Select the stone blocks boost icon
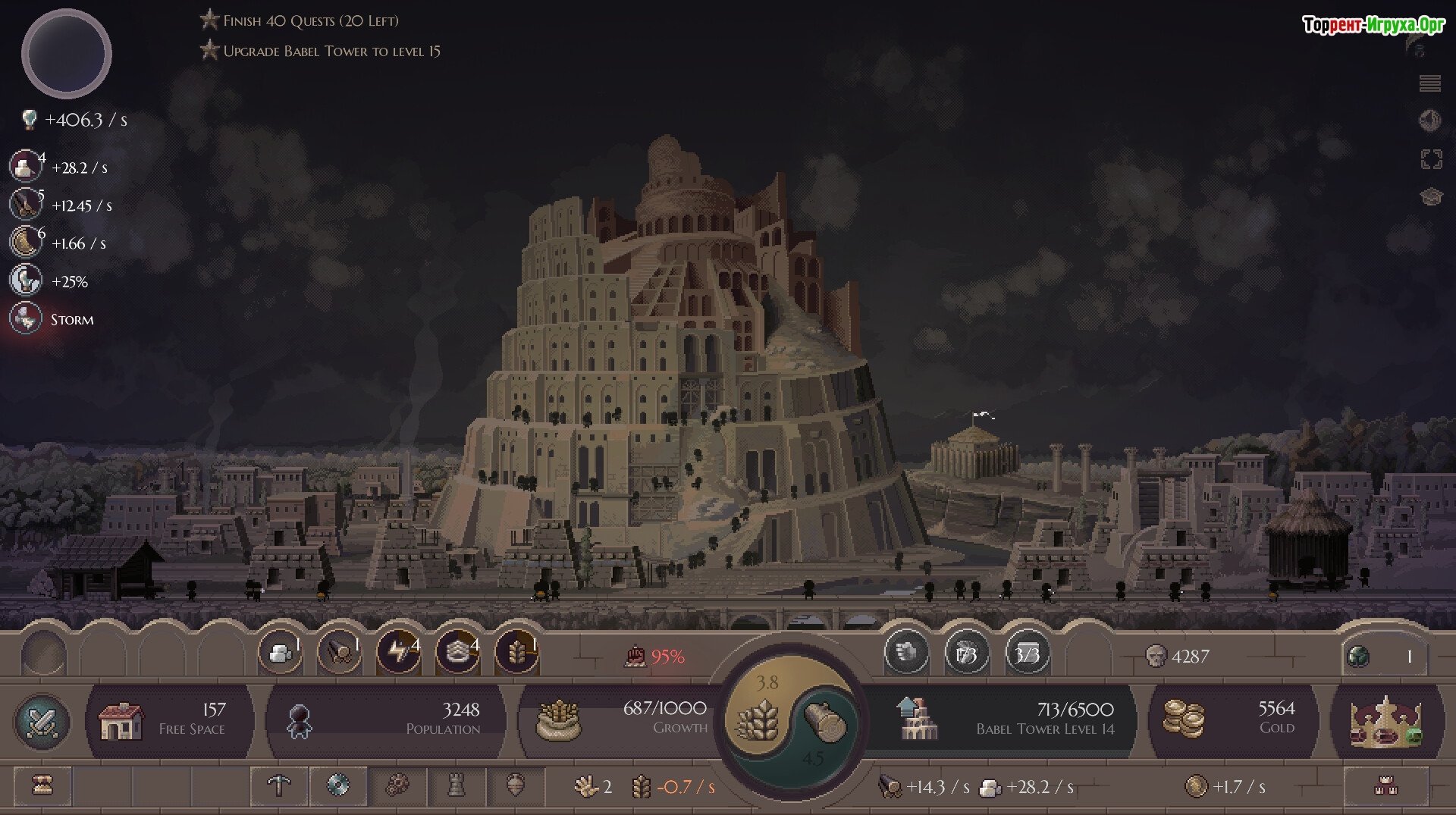The image size is (1456, 815). pos(280,653)
